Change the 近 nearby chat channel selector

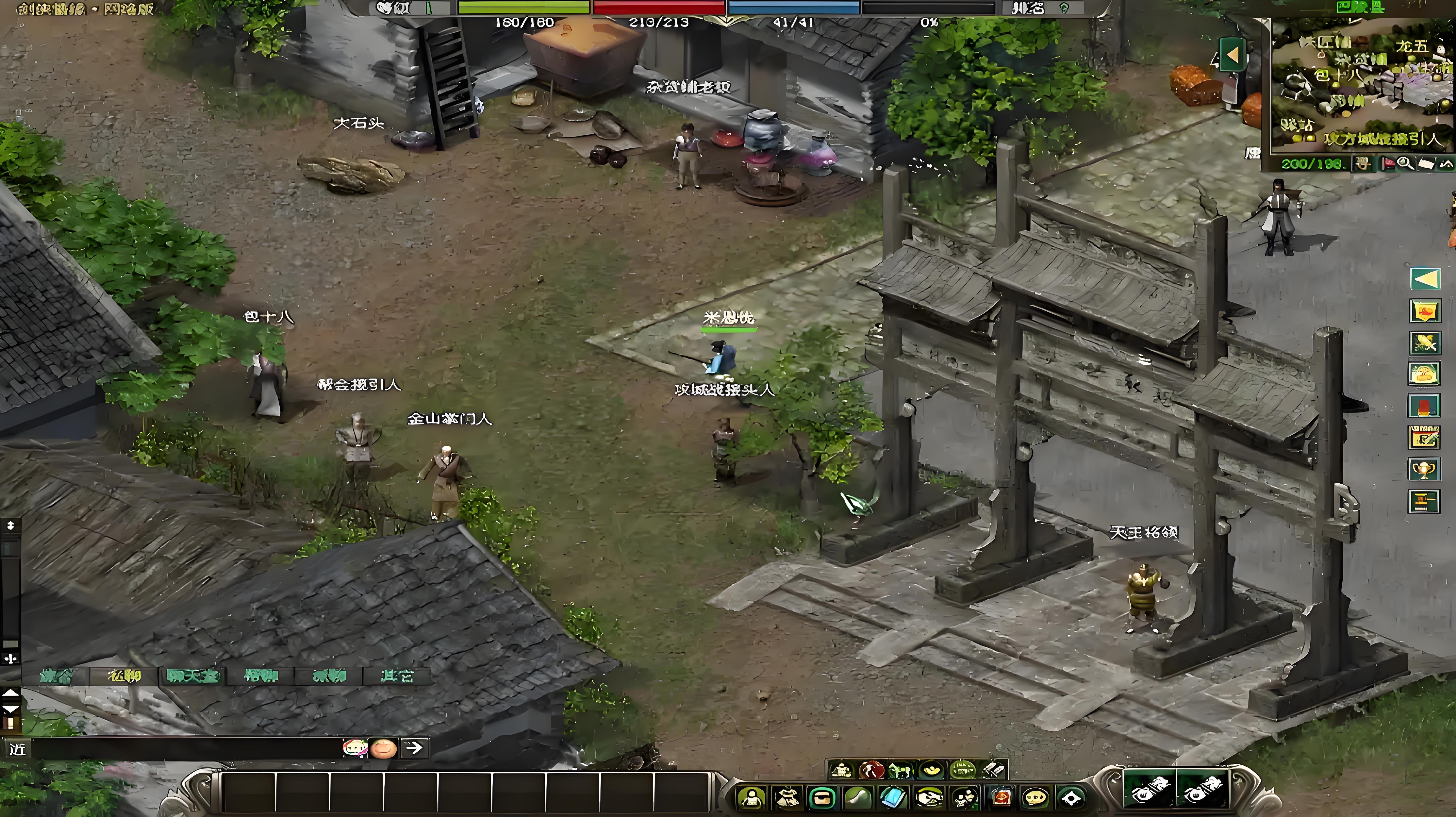click(17, 749)
